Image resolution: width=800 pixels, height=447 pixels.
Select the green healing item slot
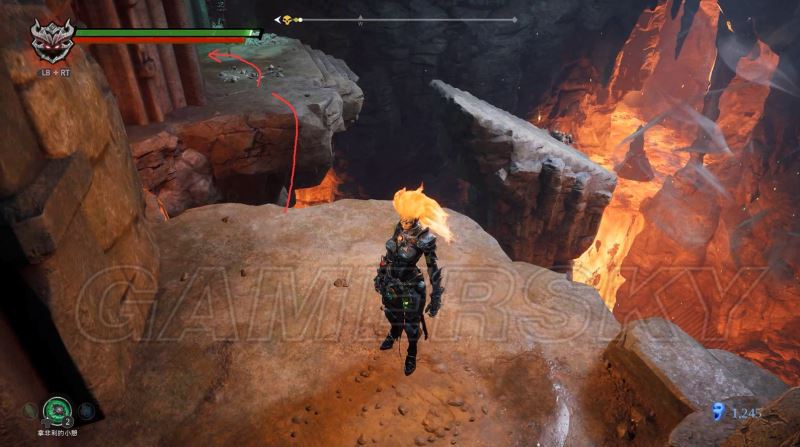tap(56, 409)
